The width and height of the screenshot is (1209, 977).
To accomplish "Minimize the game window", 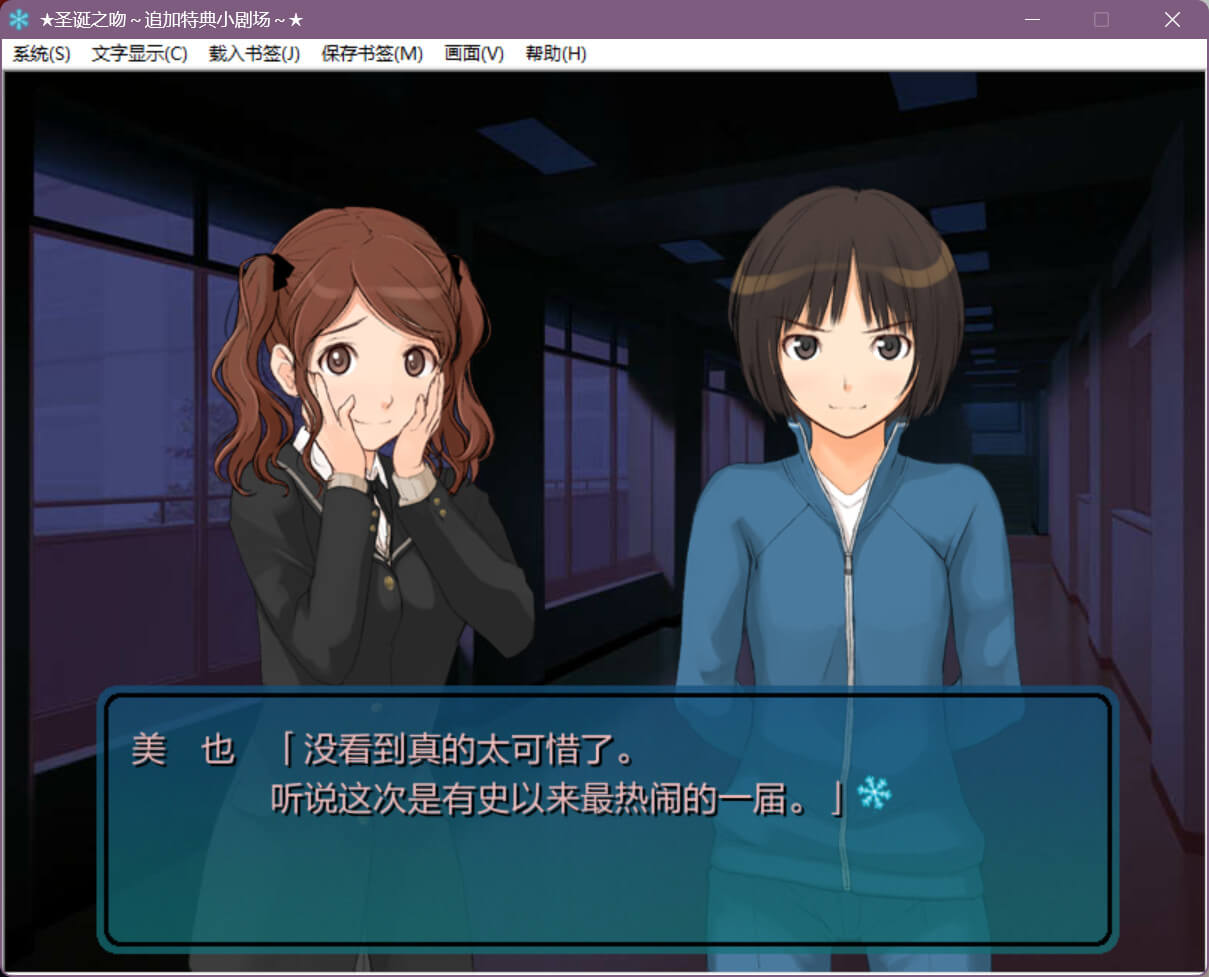I will pyautogui.click(x=1033, y=19).
